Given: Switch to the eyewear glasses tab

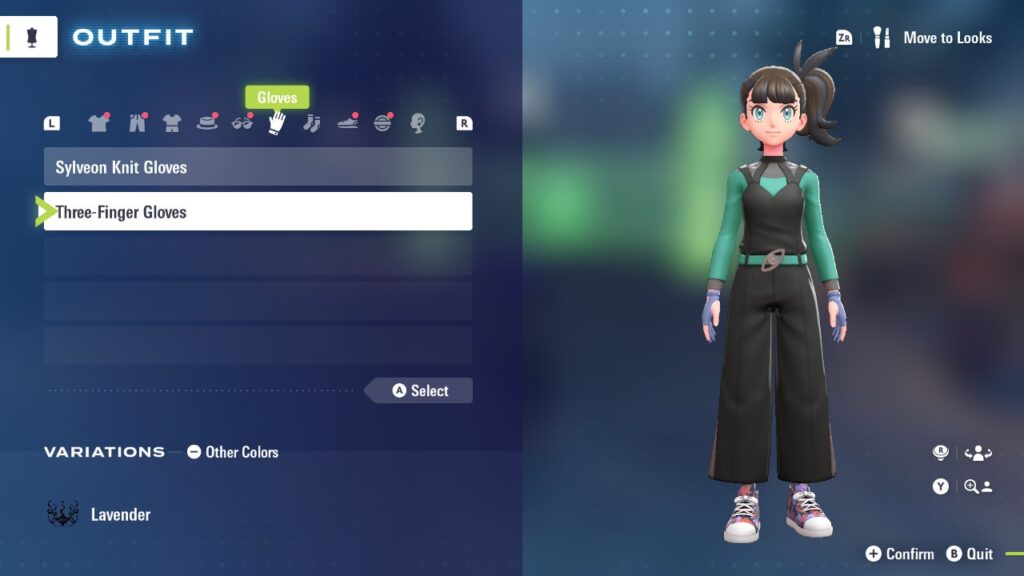Looking at the screenshot, I should [242, 123].
